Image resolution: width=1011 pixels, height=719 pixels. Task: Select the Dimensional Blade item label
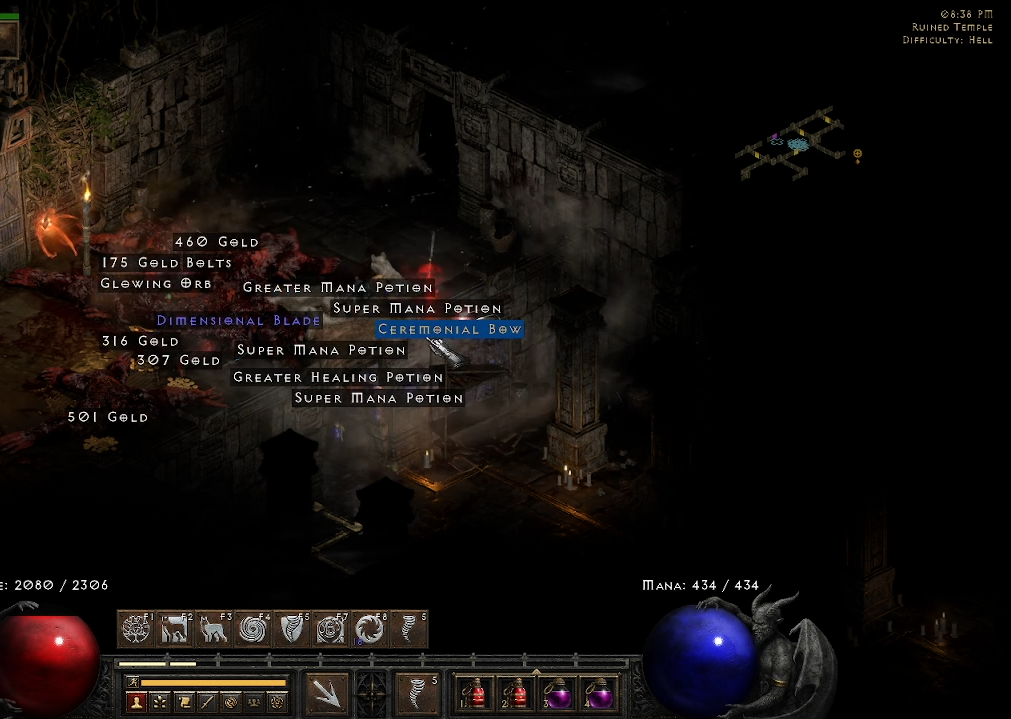[239, 321]
